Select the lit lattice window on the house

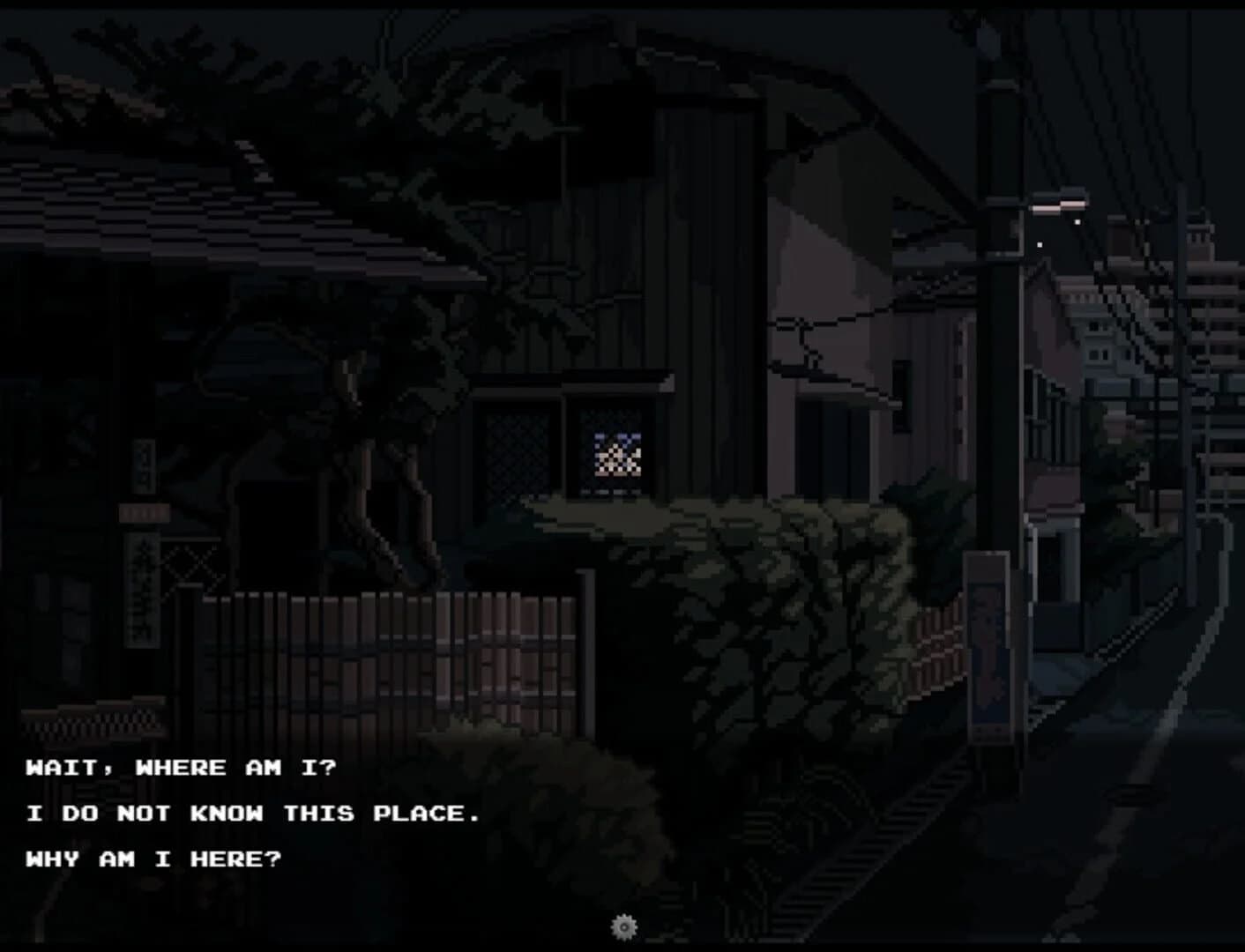point(615,454)
